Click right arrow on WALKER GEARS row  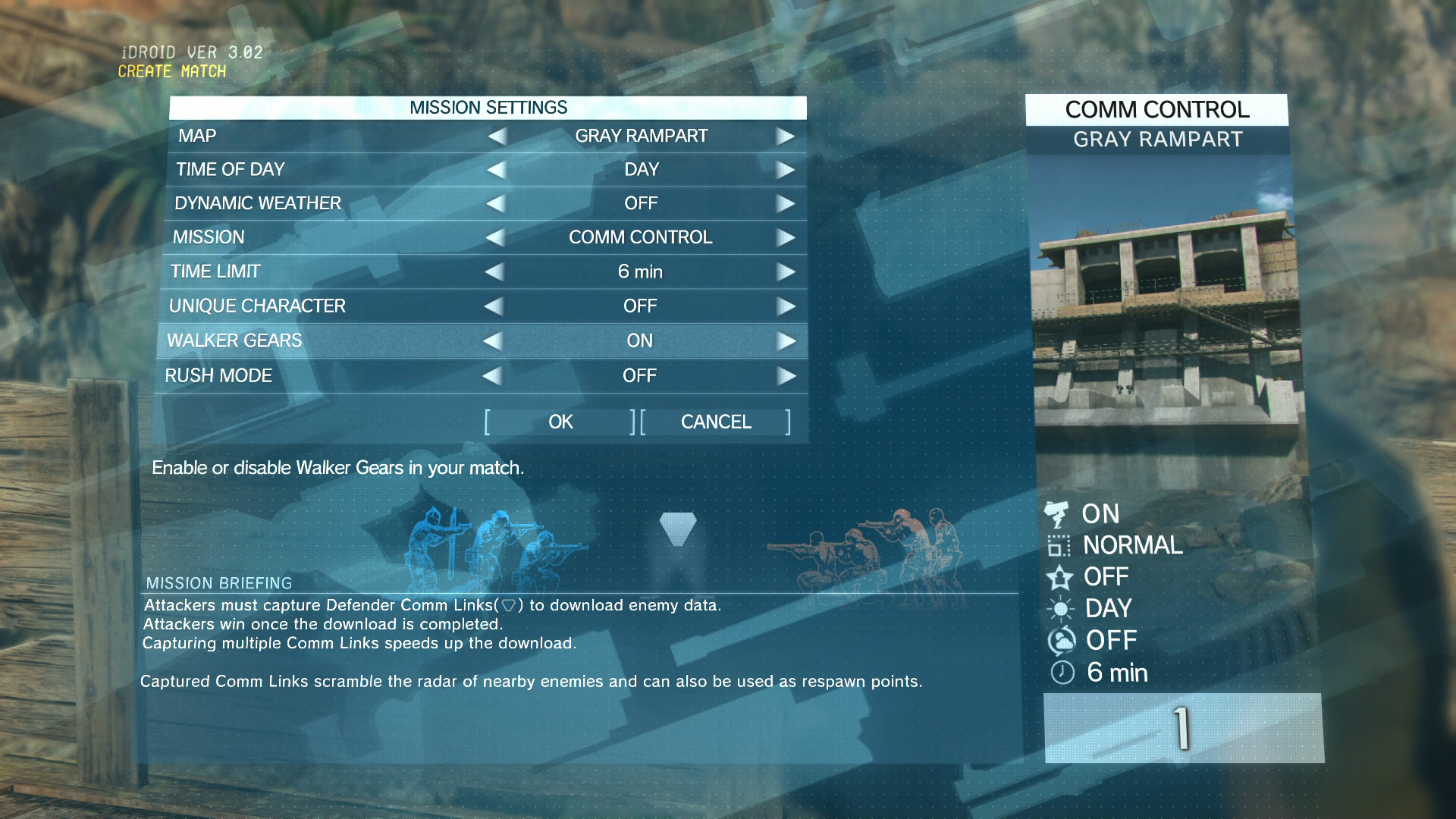[786, 341]
